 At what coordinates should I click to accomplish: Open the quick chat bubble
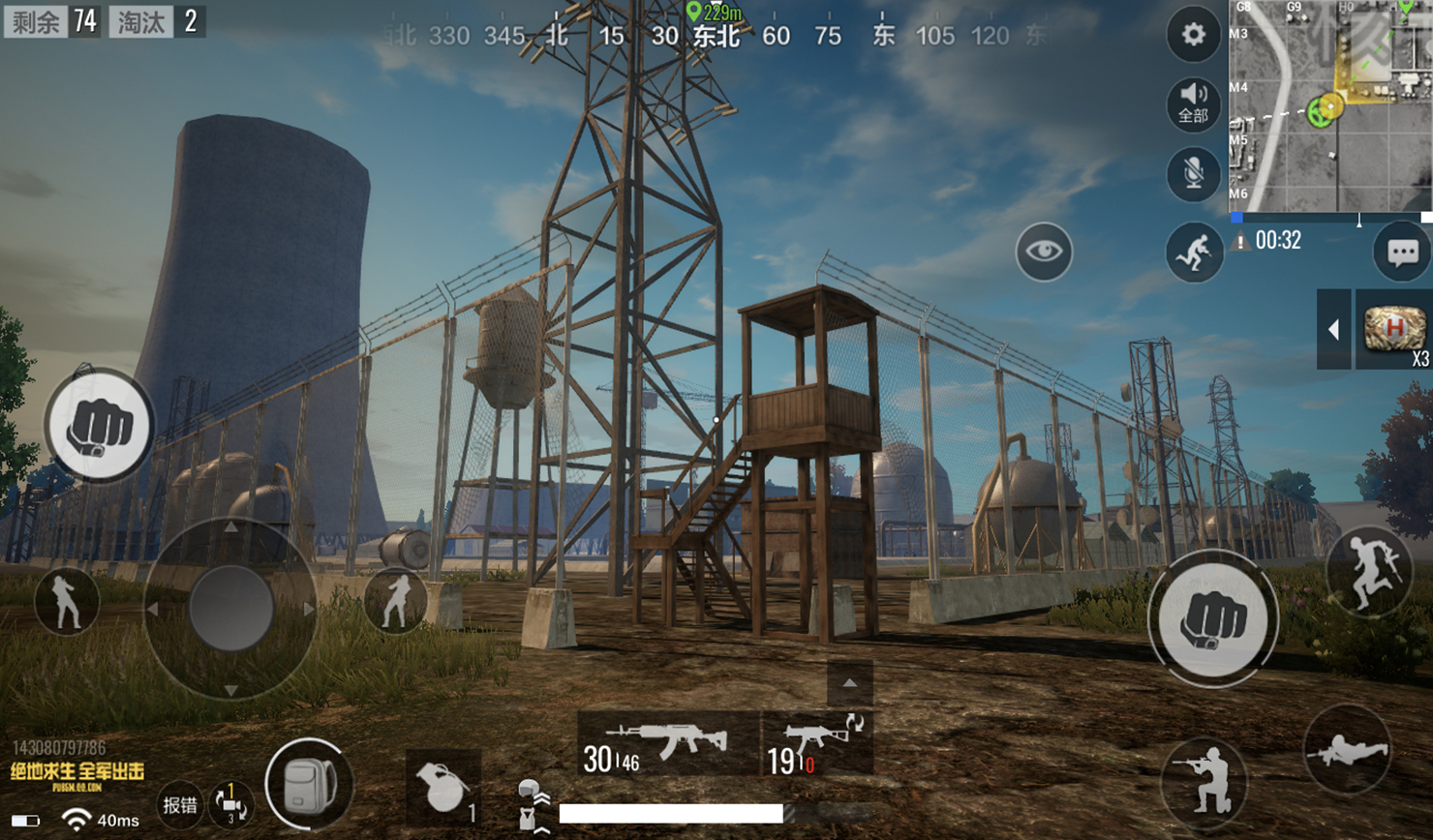pos(1402,253)
